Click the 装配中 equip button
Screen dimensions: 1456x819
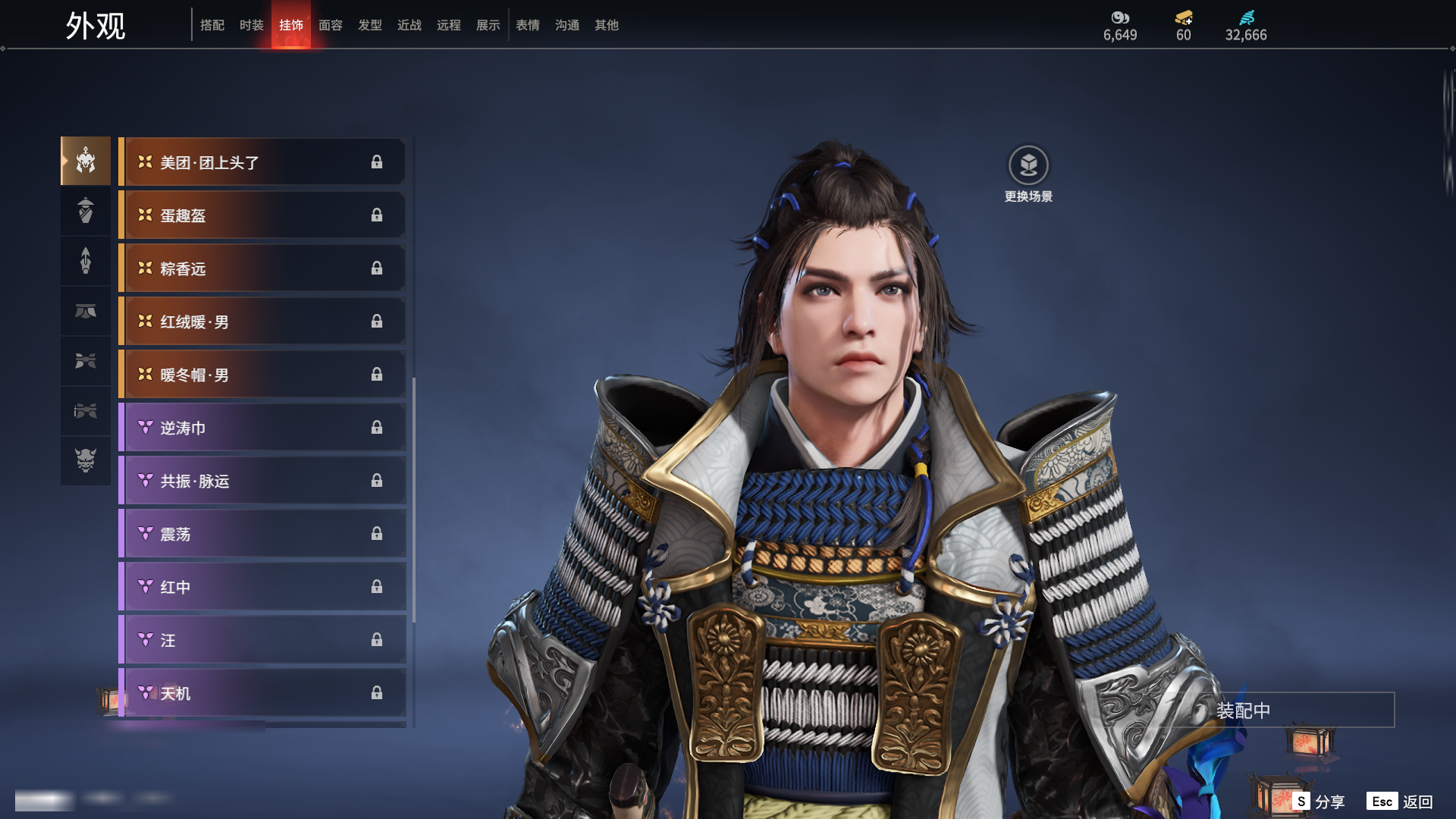pyautogui.click(x=1282, y=711)
